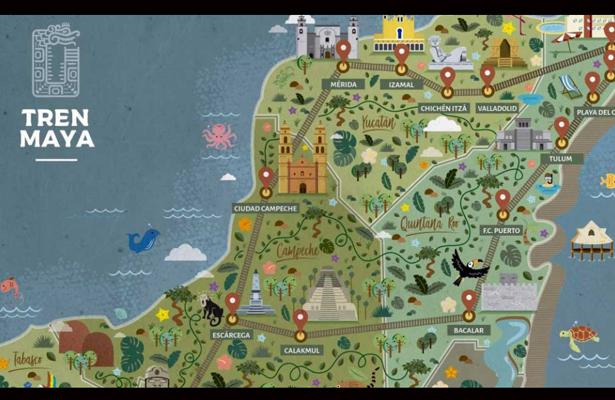Screen dimensions: 615x400
Task: Click the Chichén Itzá map pin
Action: (x=447, y=76)
